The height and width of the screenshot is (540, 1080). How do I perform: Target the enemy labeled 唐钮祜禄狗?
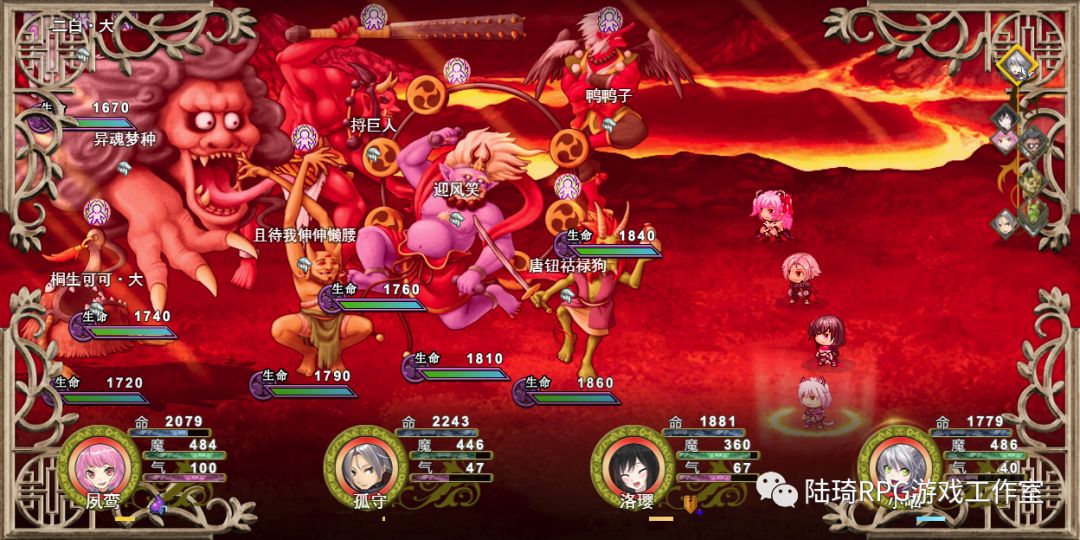point(585,290)
